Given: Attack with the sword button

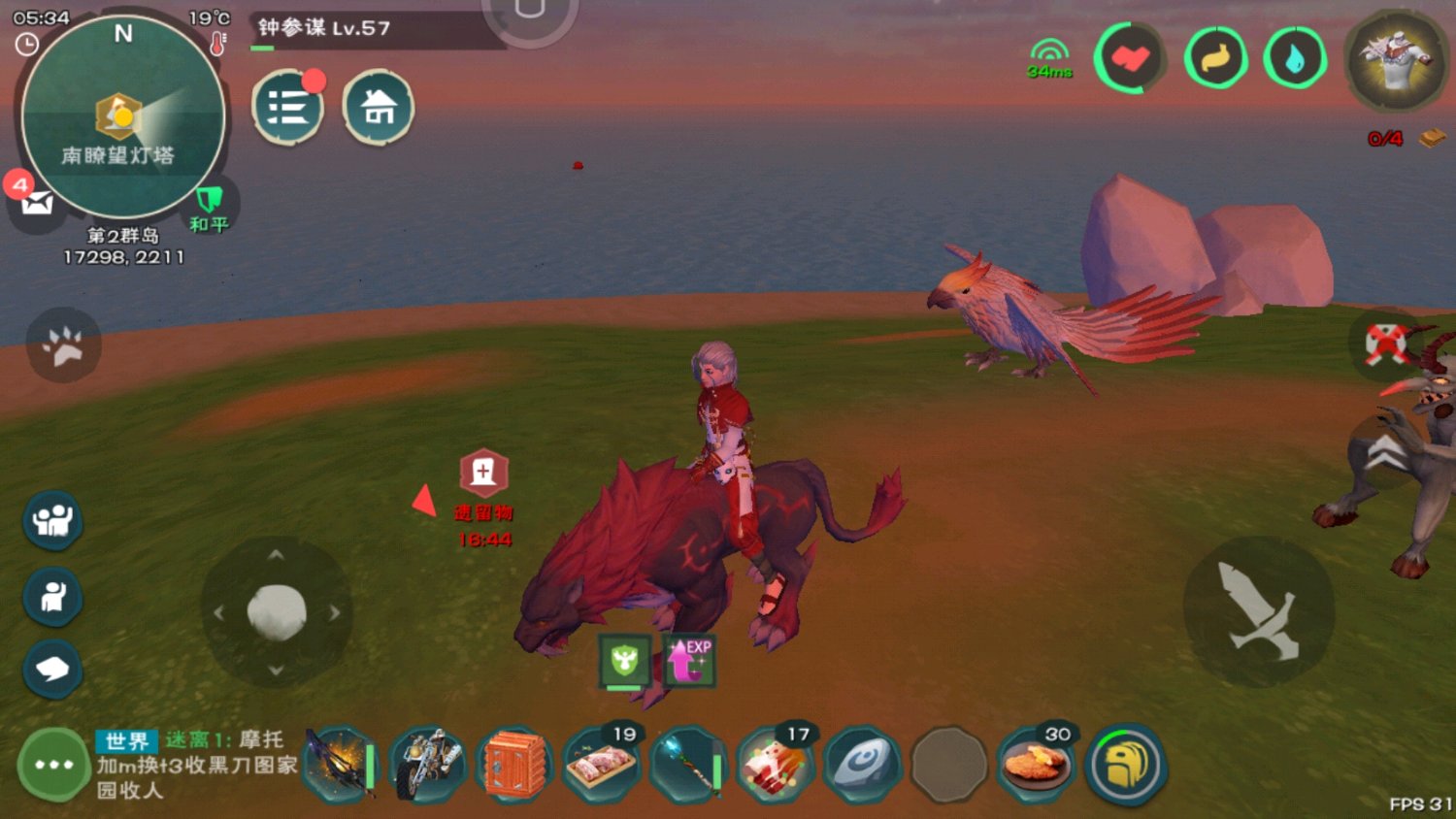Looking at the screenshot, I should click(1258, 611).
